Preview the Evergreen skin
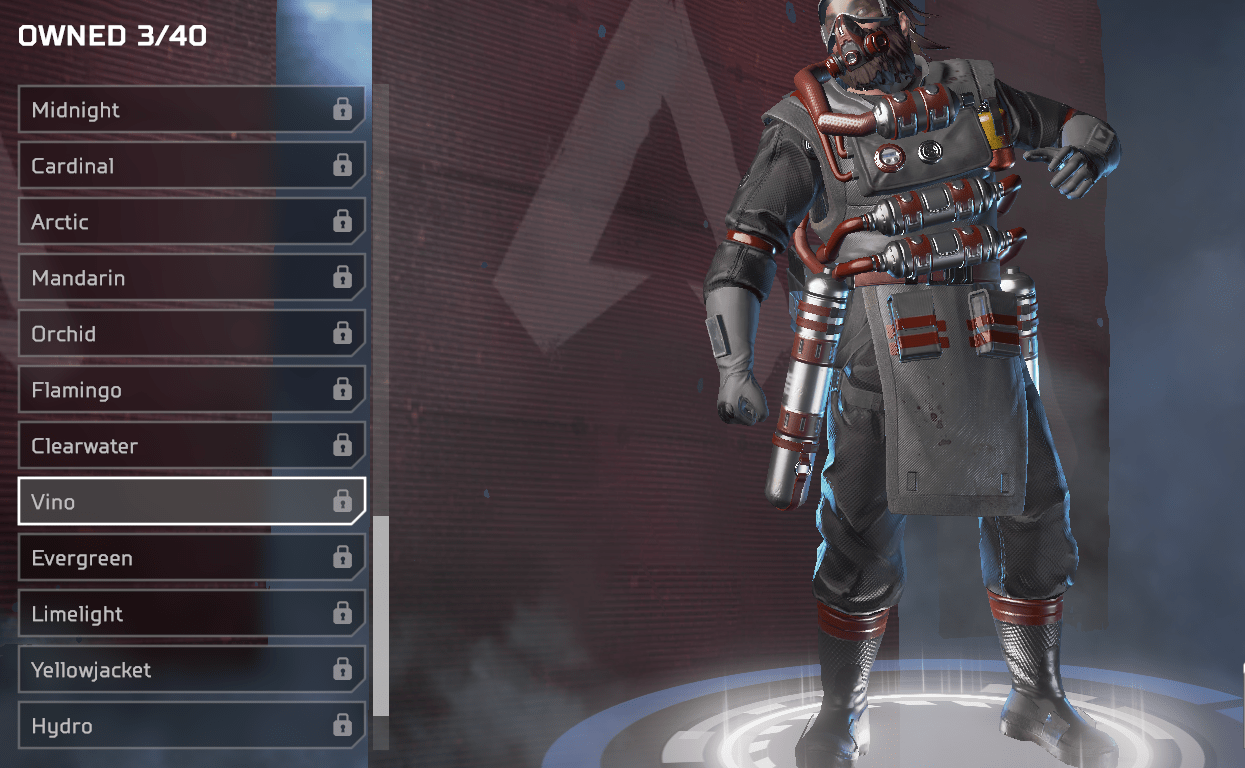This screenshot has width=1245, height=768. tap(190, 558)
